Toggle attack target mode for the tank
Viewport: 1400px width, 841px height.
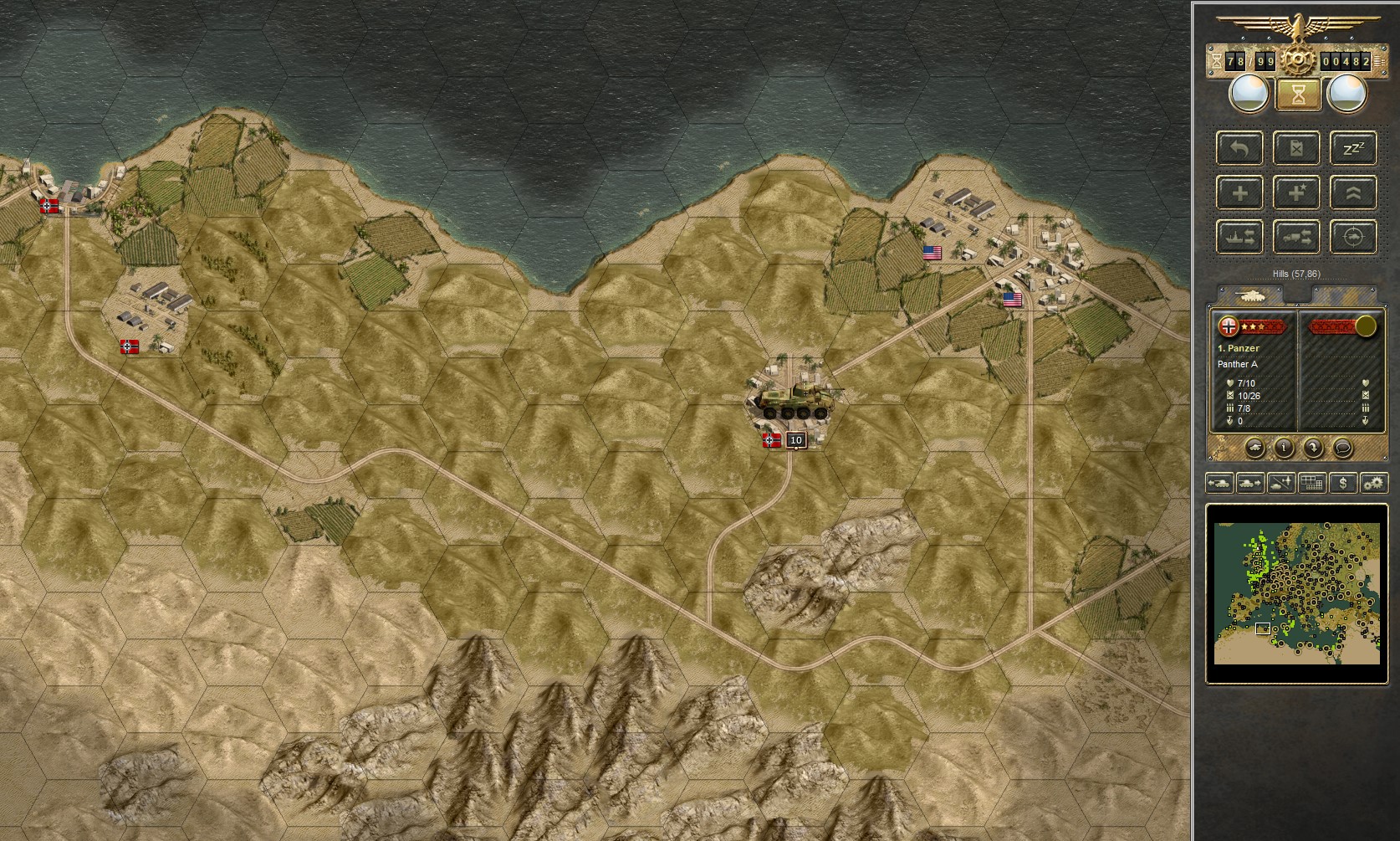click(x=1353, y=237)
